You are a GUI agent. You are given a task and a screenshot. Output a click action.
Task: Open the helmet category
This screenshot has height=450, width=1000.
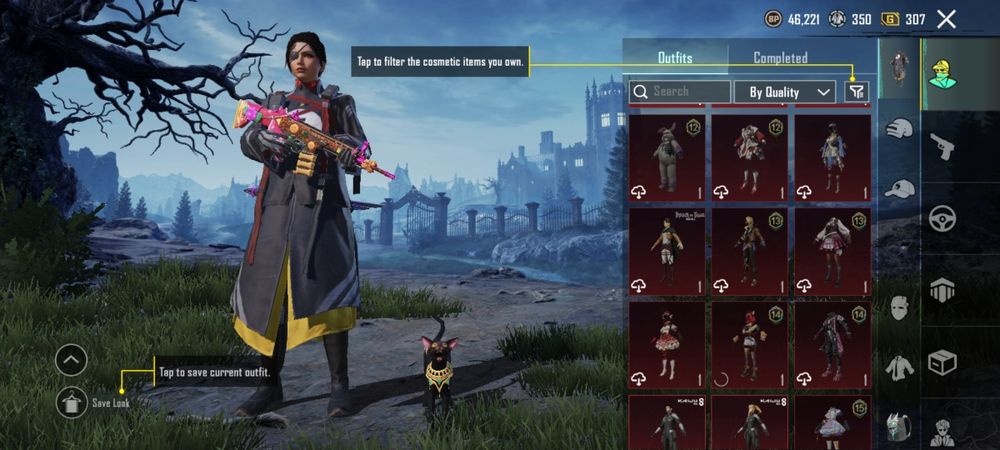900,129
